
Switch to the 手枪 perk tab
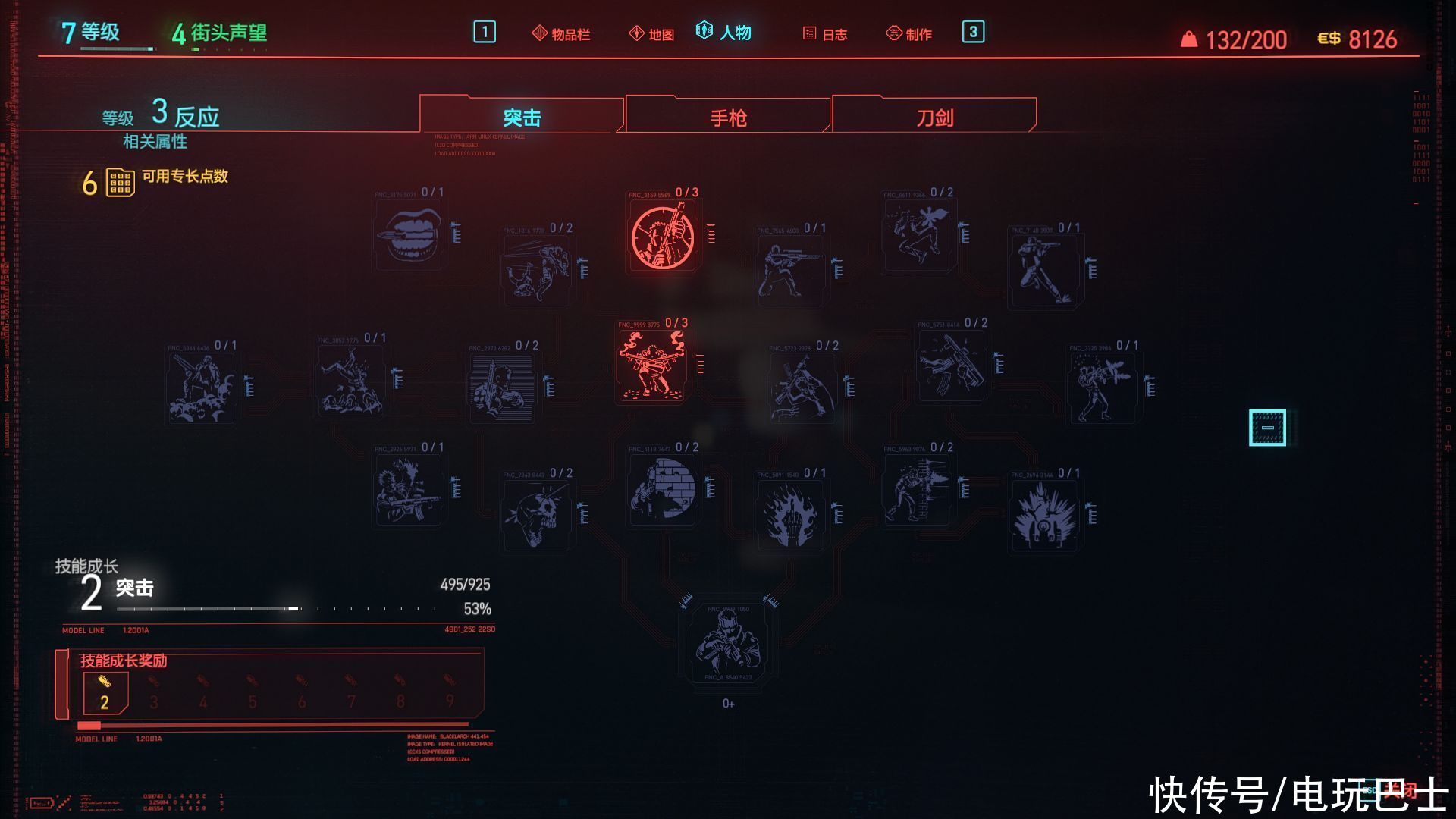point(728,118)
